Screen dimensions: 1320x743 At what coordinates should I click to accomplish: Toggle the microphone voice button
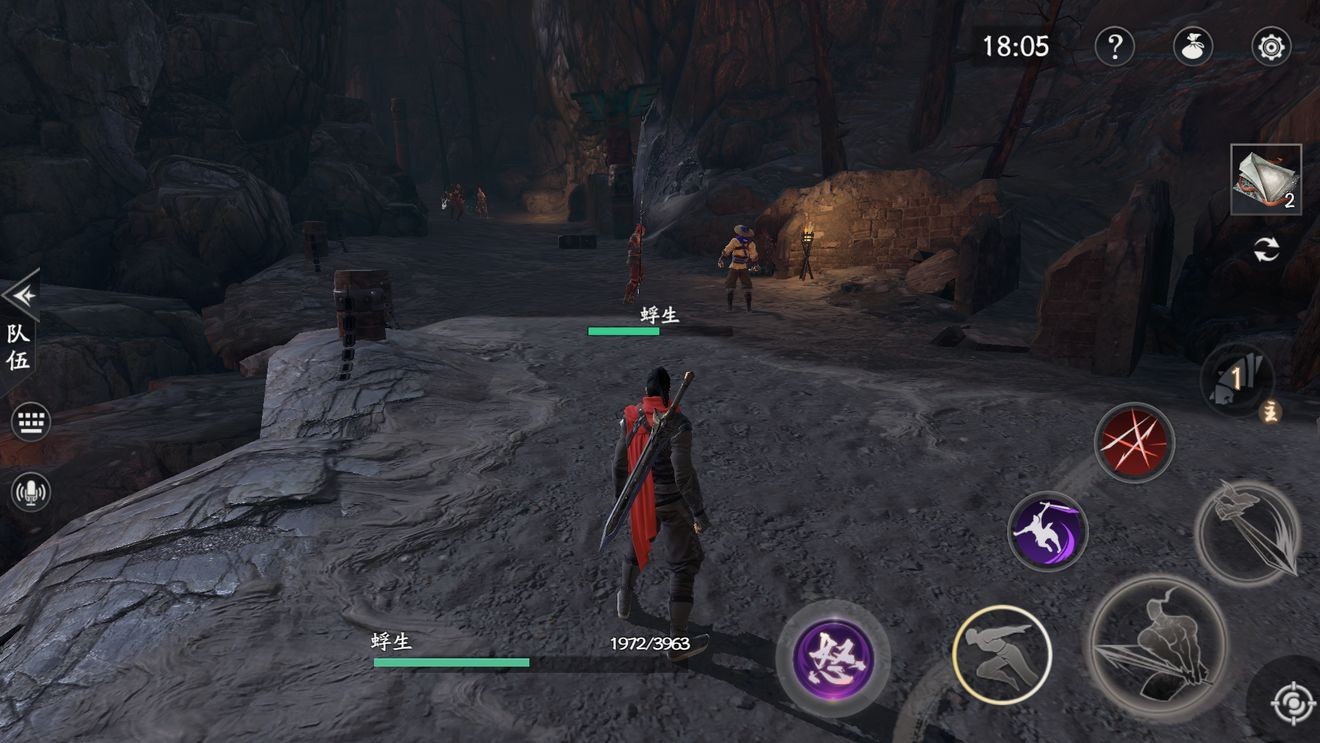coord(31,491)
